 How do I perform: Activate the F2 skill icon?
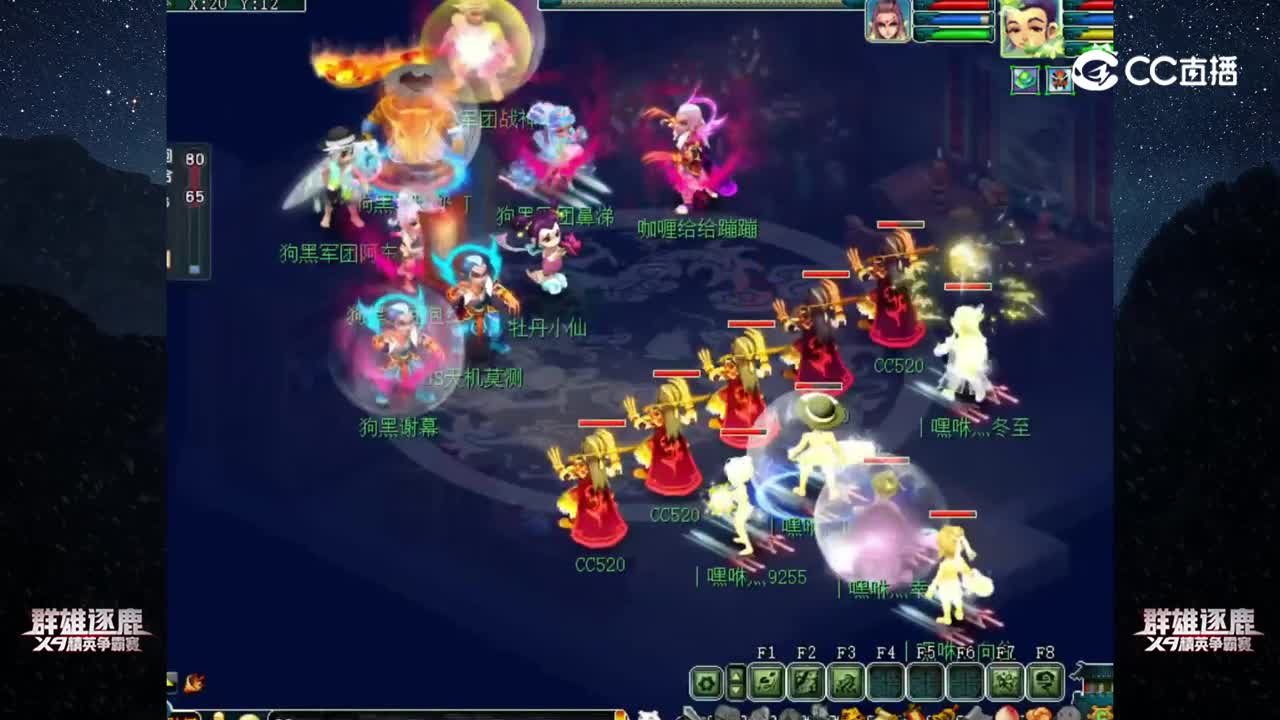click(x=808, y=682)
